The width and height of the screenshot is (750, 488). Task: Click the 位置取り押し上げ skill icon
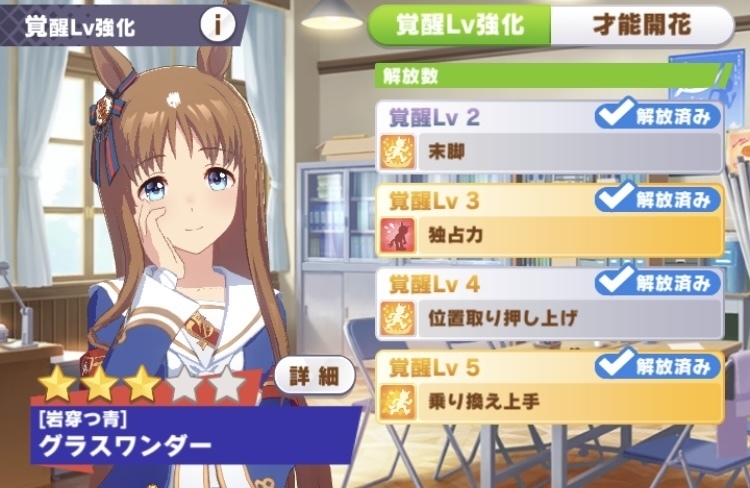[398, 319]
